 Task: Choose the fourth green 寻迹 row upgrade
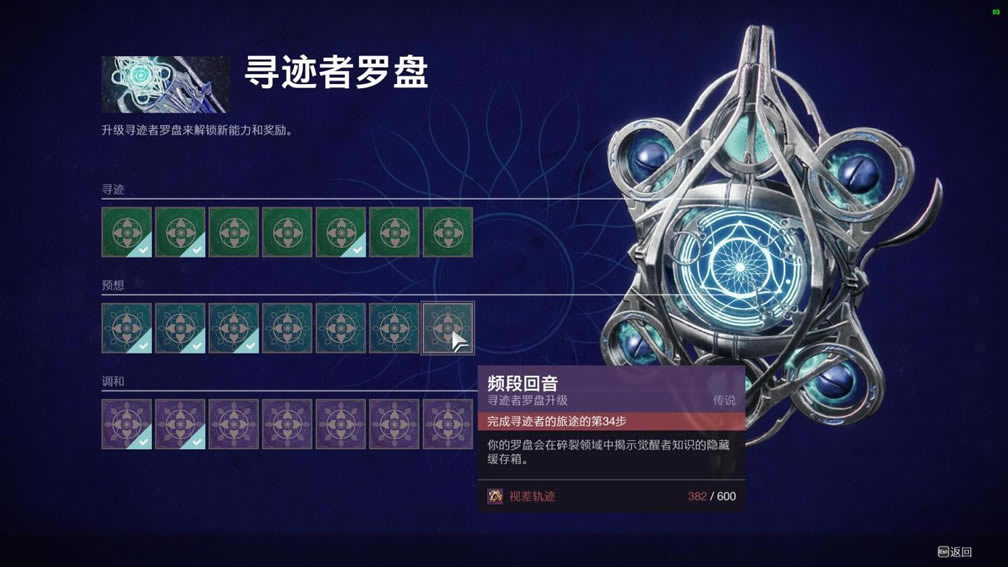coord(287,232)
